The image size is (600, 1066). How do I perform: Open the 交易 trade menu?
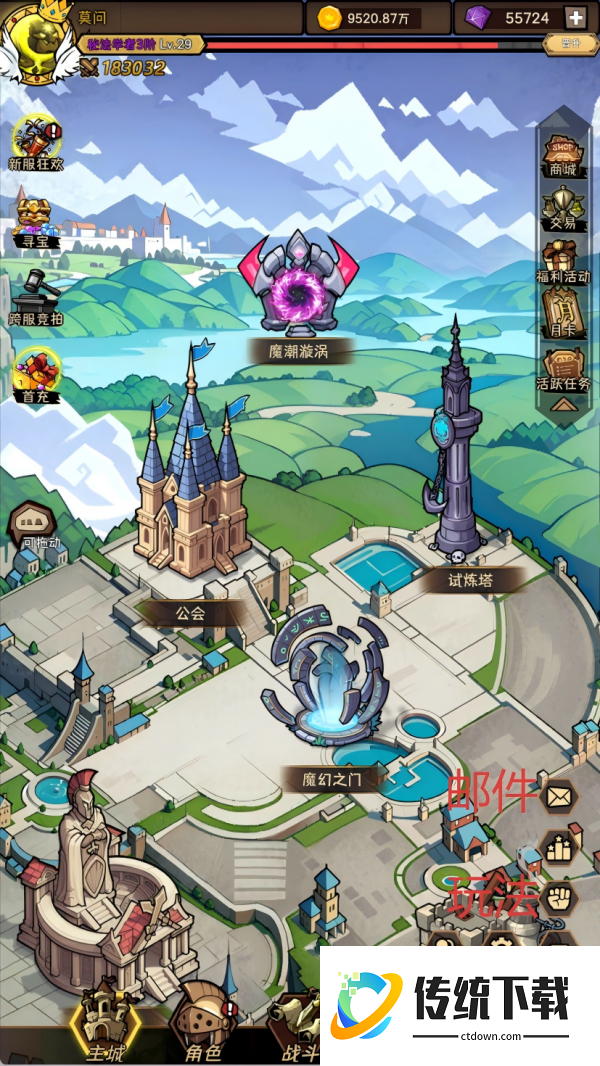(563, 206)
